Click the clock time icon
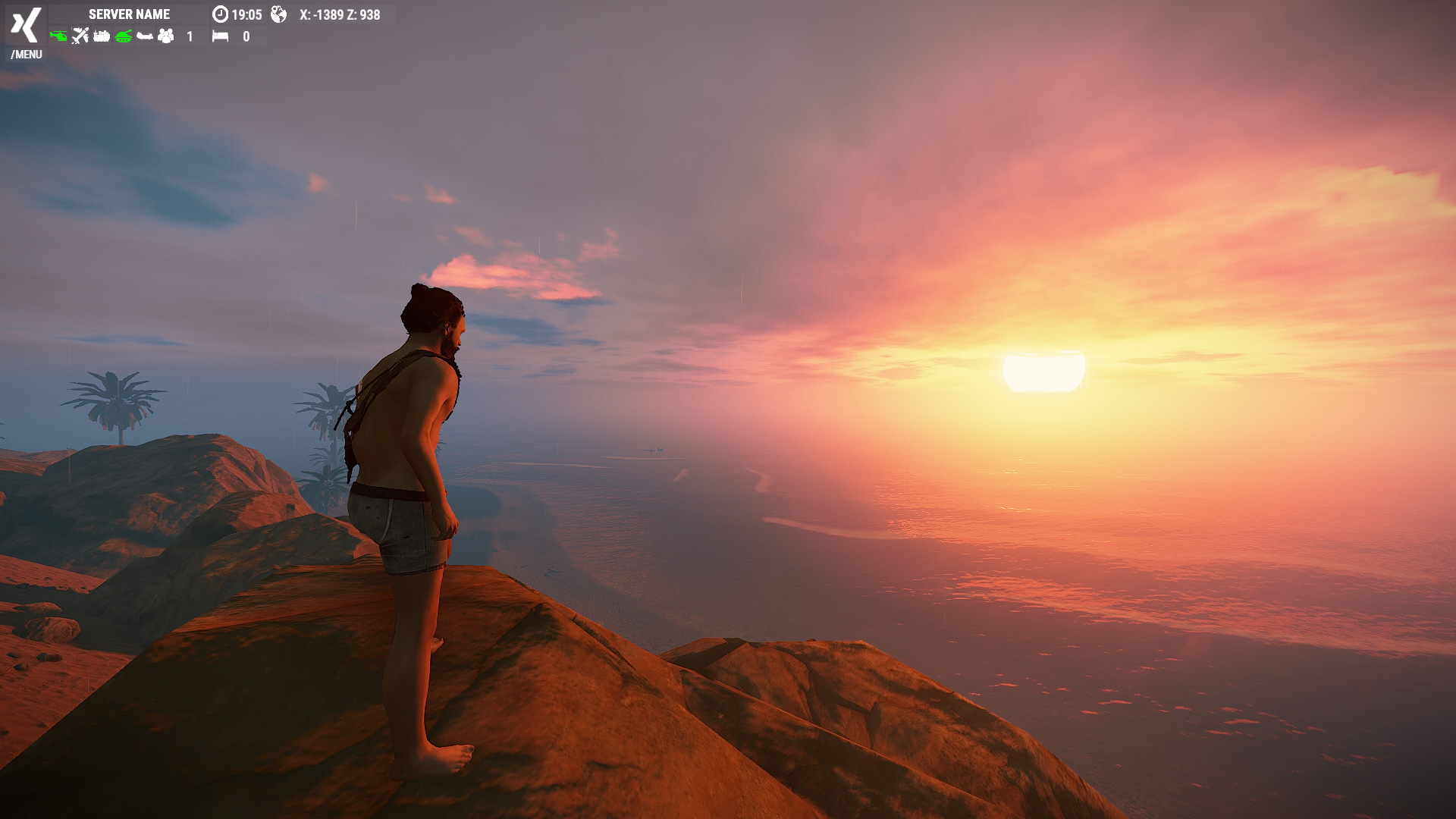The width and height of the screenshot is (1456, 819). point(220,14)
